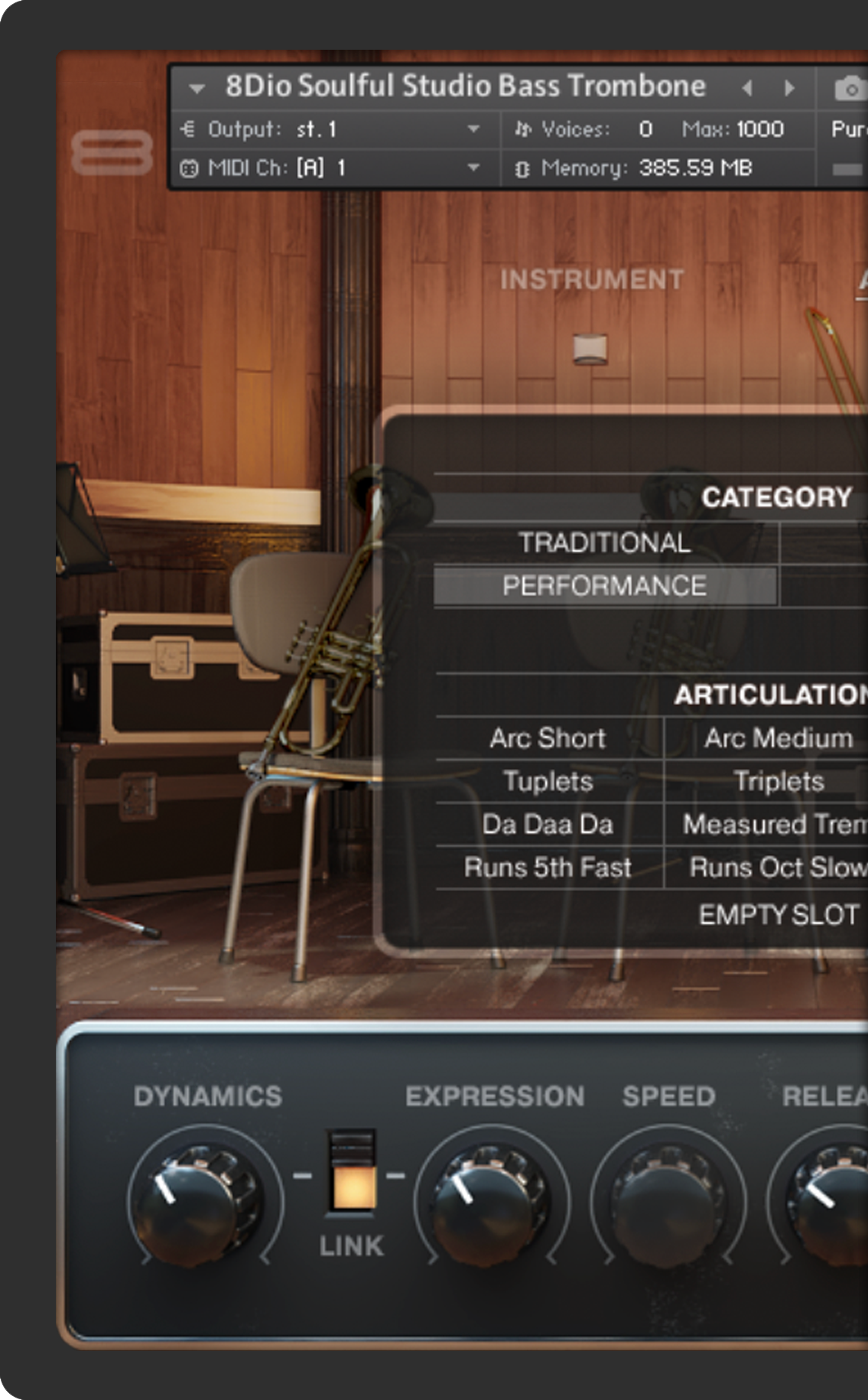The height and width of the screenshot is (1400, 868).
Task: Pick the Triplets articulation
Action: click(779, 781)
